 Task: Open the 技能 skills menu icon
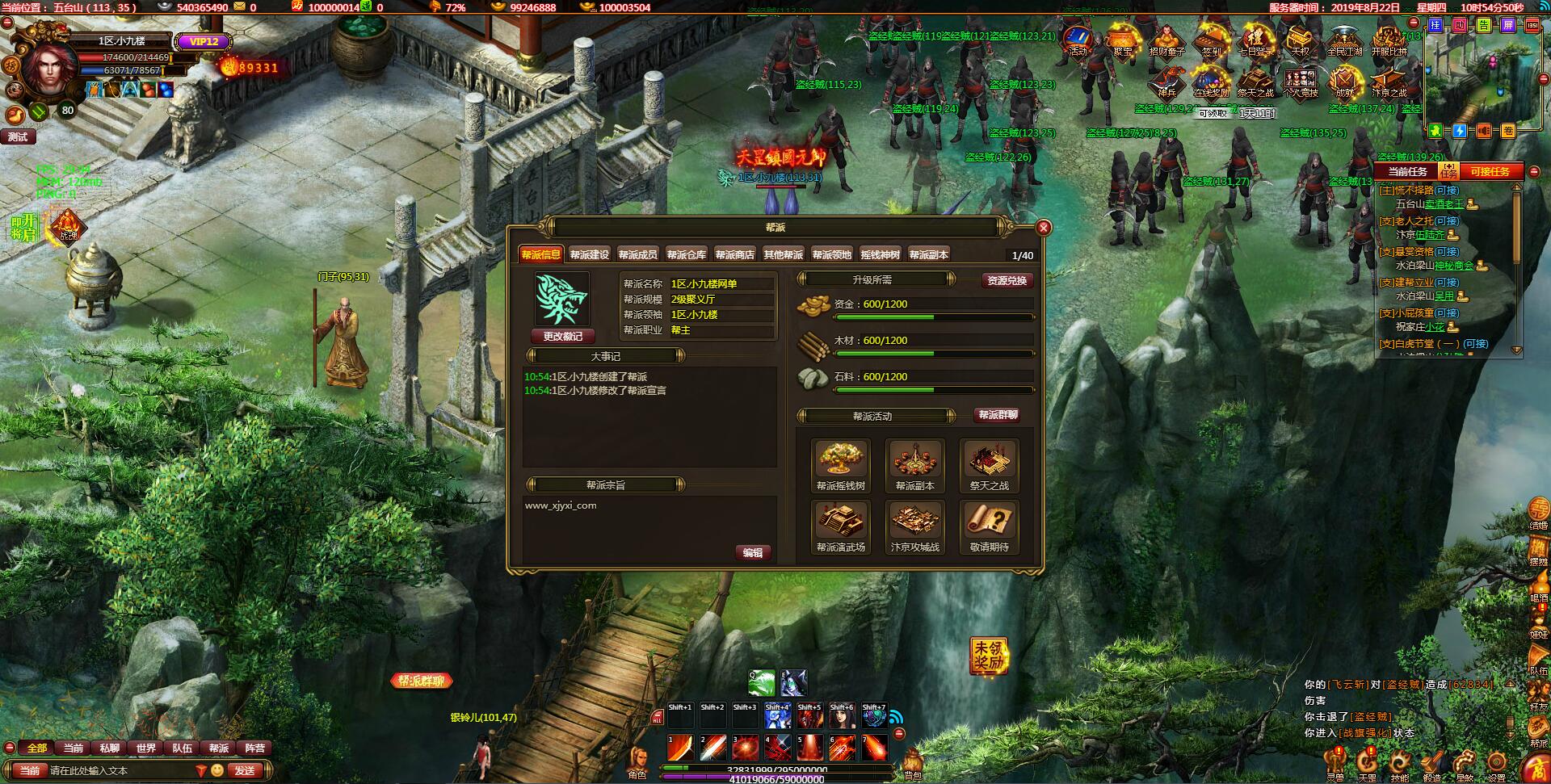pyautogui.click(x=1399, y=765)
